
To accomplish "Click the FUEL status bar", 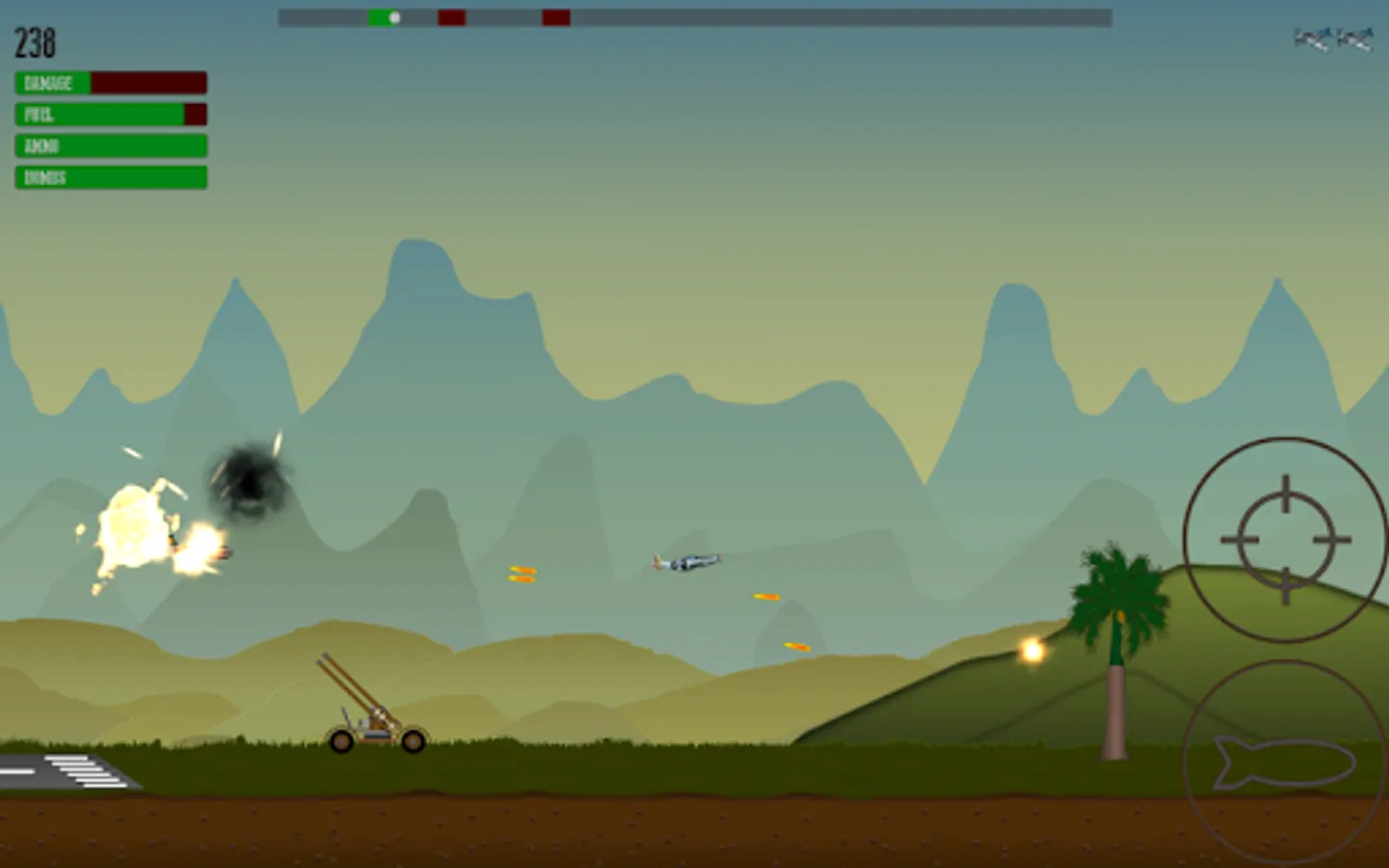I will click(109, 115).
